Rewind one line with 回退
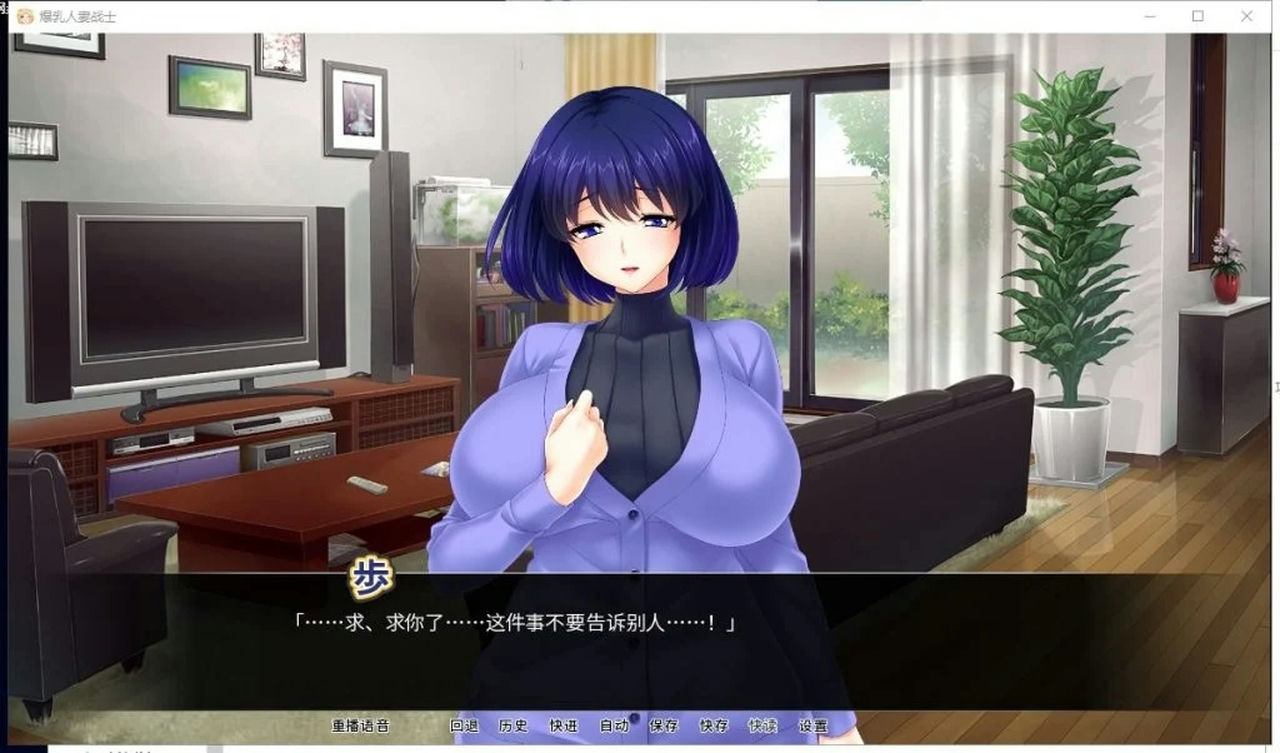 pyautogui.click(x=466, y=727)
